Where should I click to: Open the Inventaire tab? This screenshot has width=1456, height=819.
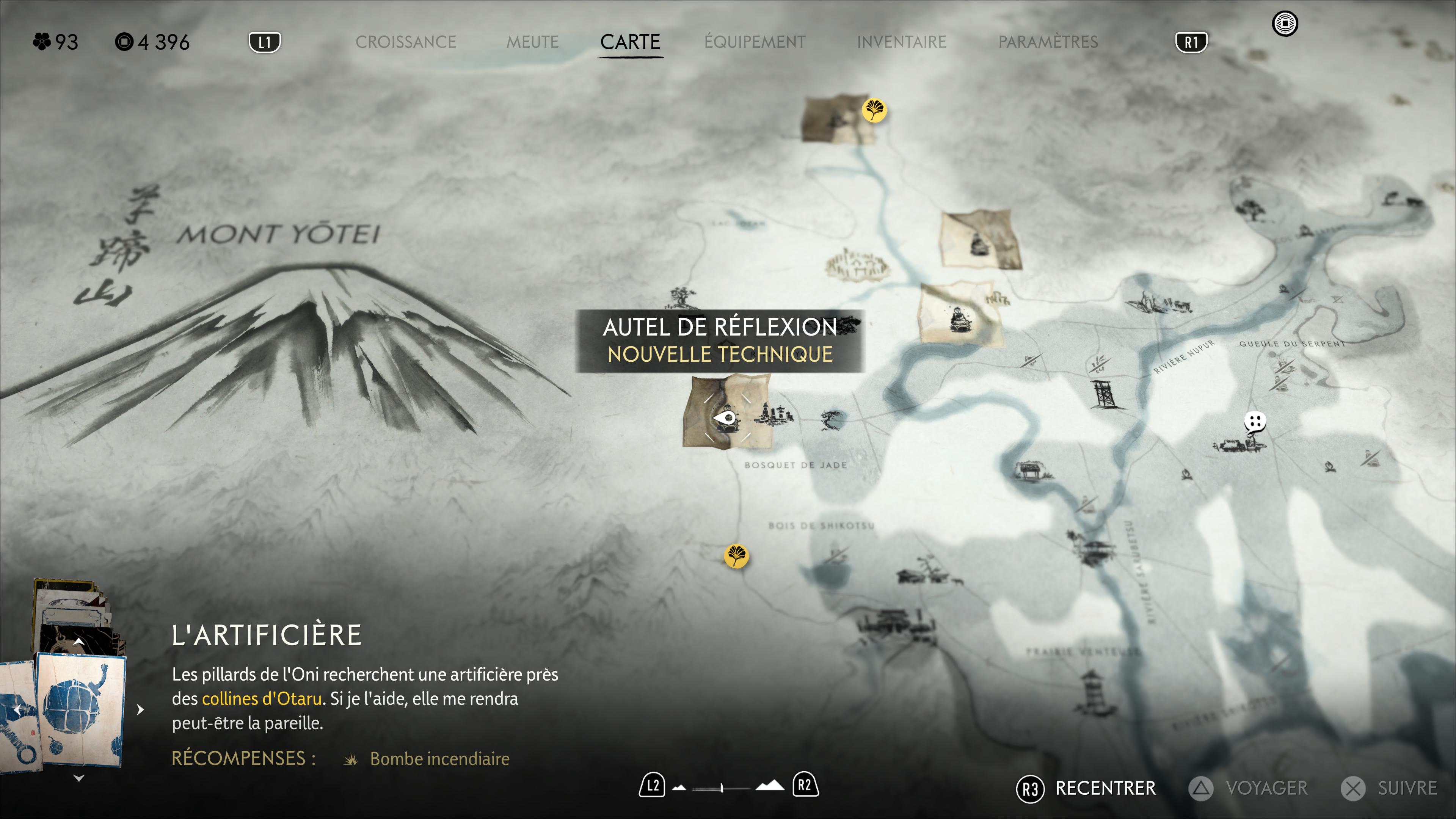pyautogui.click(x=901, y=42)
